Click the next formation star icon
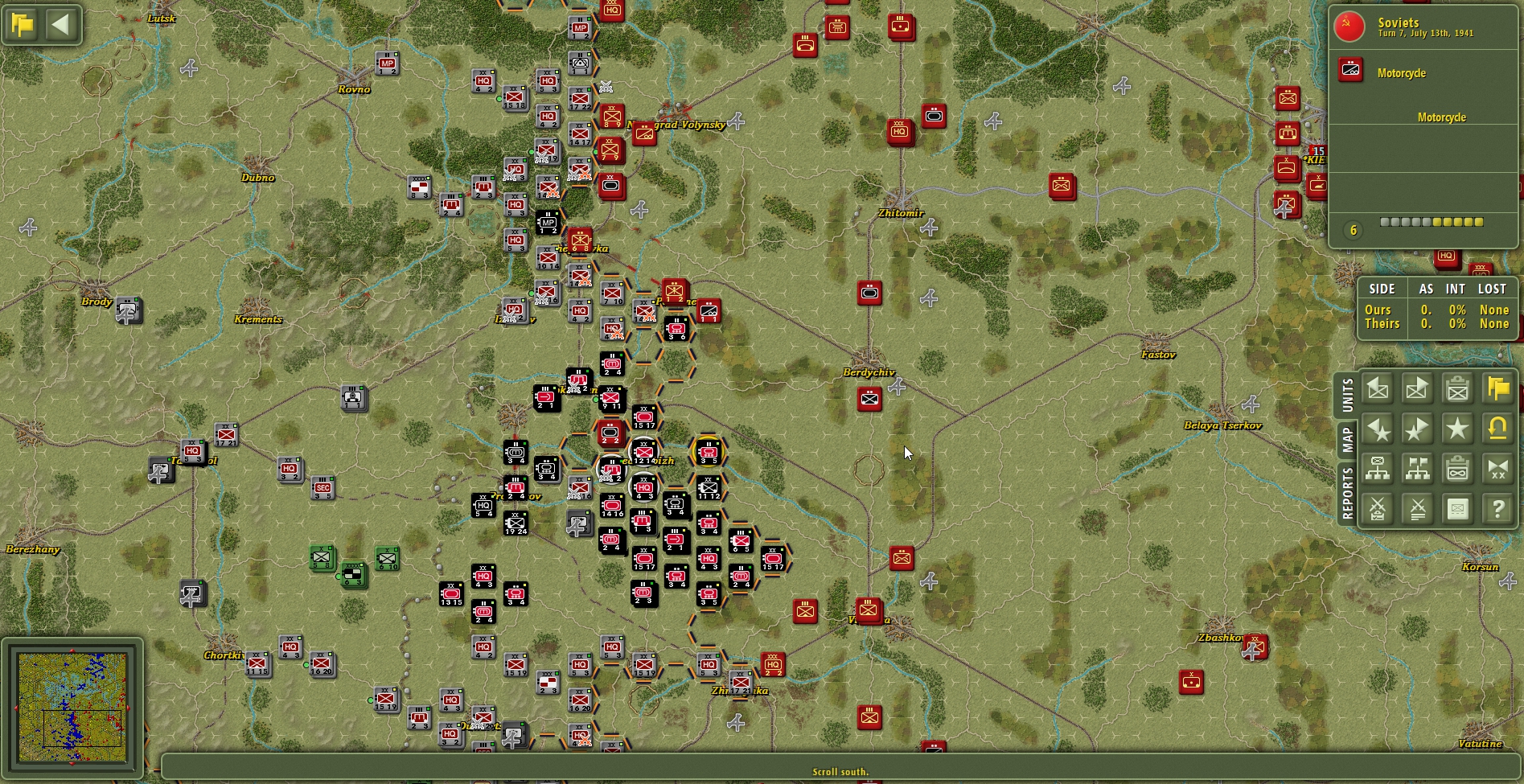Screen dimensions: 1524x784 coord(1418,429)
